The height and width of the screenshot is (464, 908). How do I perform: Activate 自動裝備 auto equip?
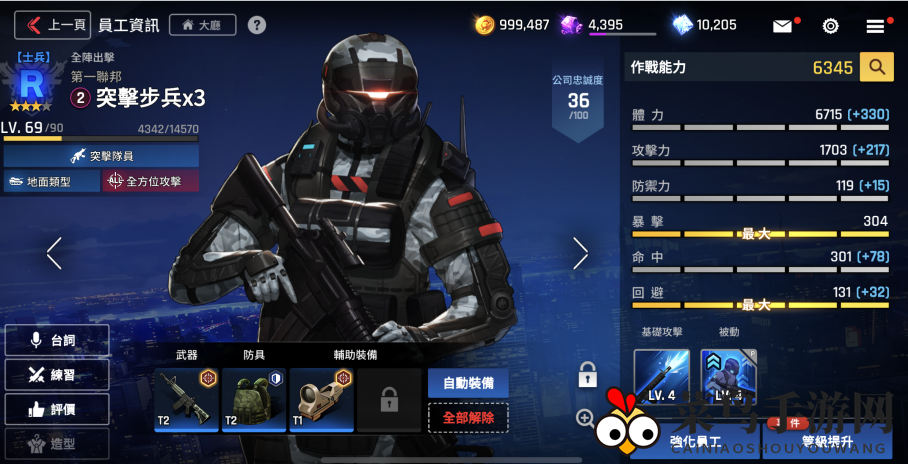[468, 383]
